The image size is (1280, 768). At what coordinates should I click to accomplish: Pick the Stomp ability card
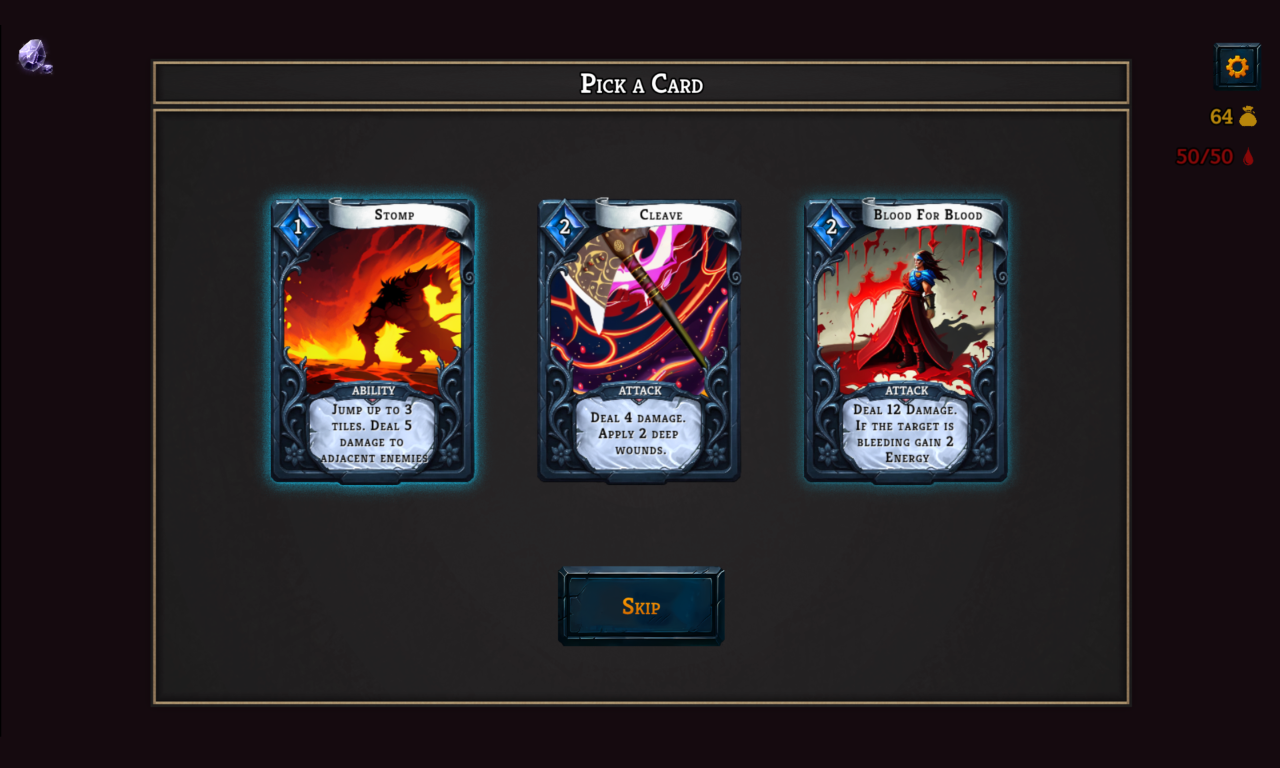click(372, 340)
